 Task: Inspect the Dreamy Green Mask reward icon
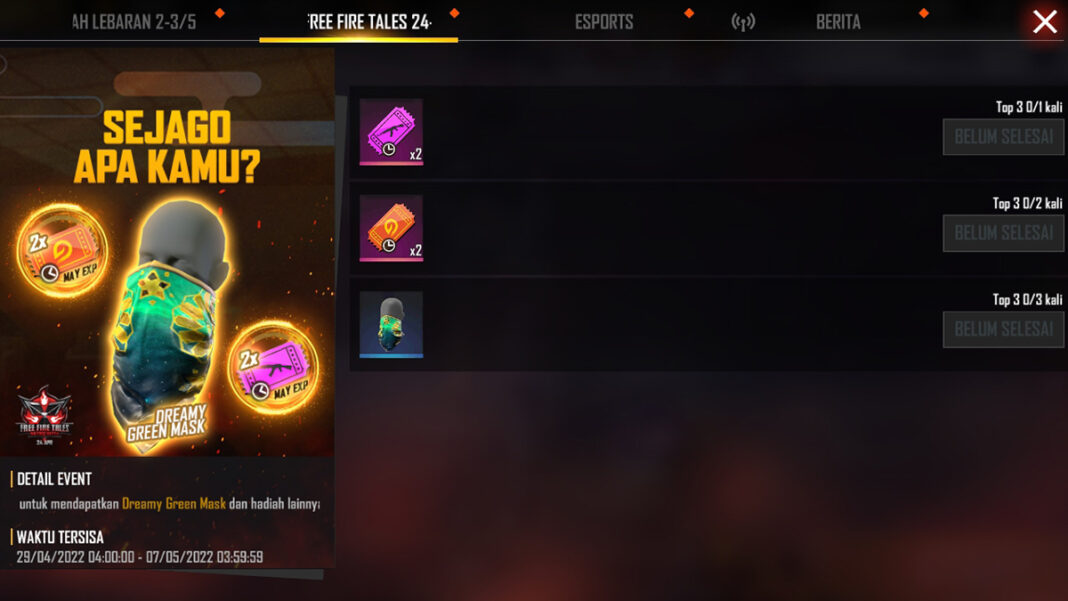391,324
